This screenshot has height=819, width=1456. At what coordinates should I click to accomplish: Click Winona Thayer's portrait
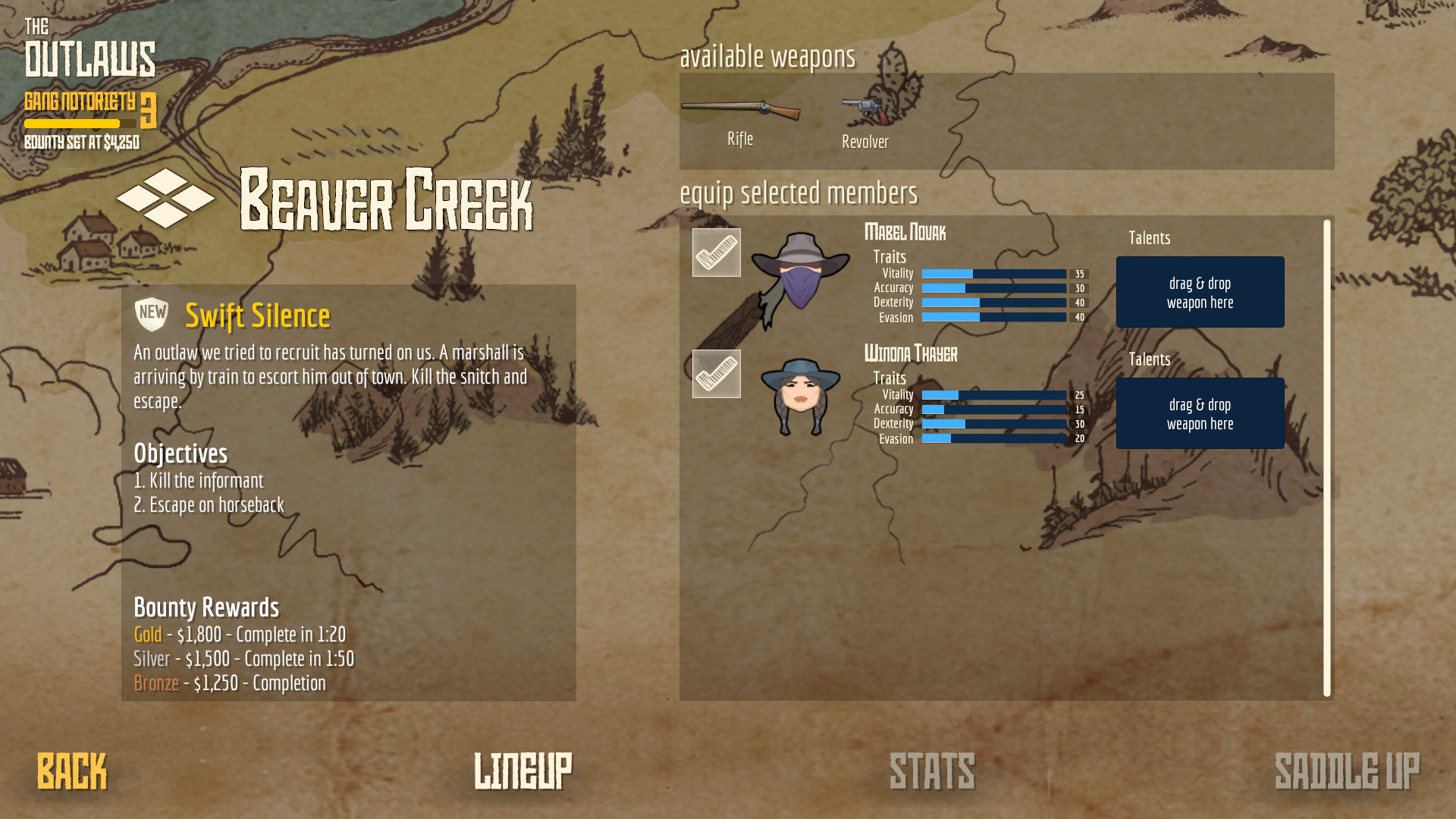coord(800,394)
